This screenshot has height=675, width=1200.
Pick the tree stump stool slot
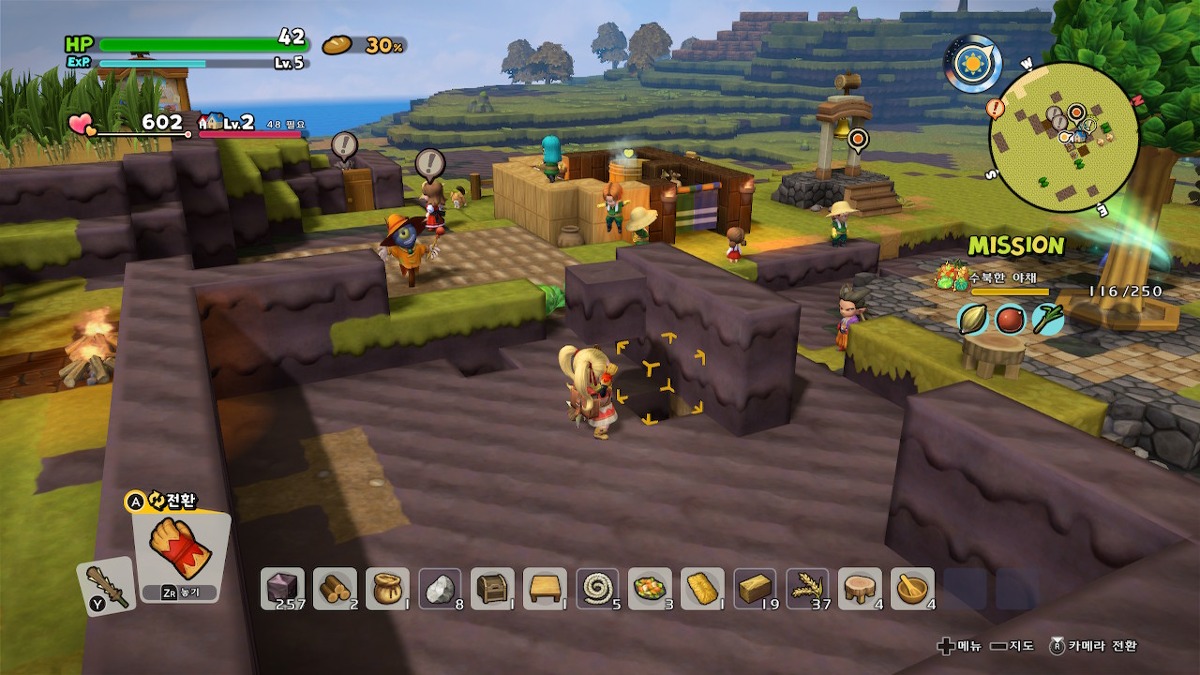(x=860, y=588)
